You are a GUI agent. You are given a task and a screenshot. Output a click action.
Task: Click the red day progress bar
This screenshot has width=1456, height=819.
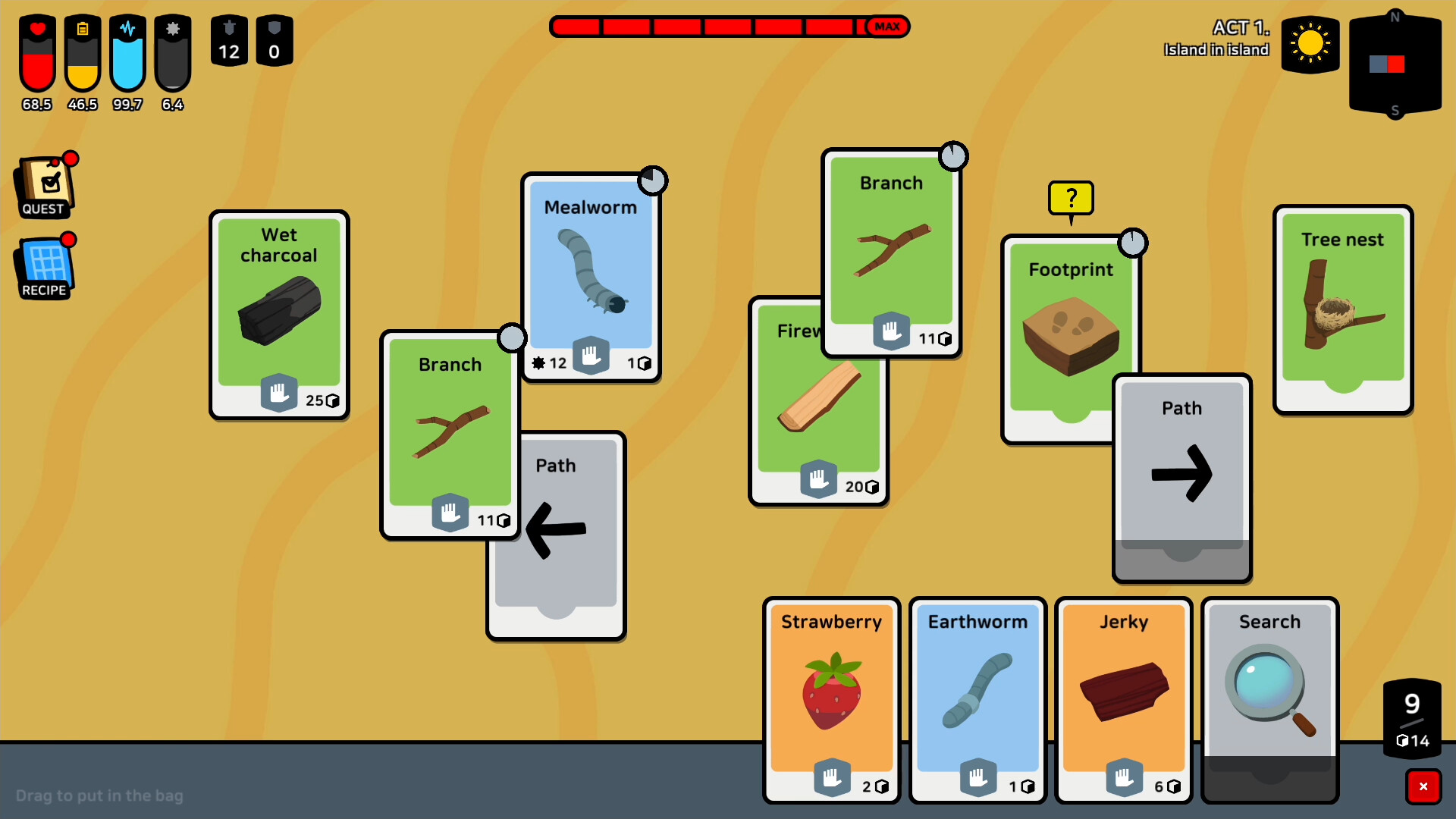728,27
